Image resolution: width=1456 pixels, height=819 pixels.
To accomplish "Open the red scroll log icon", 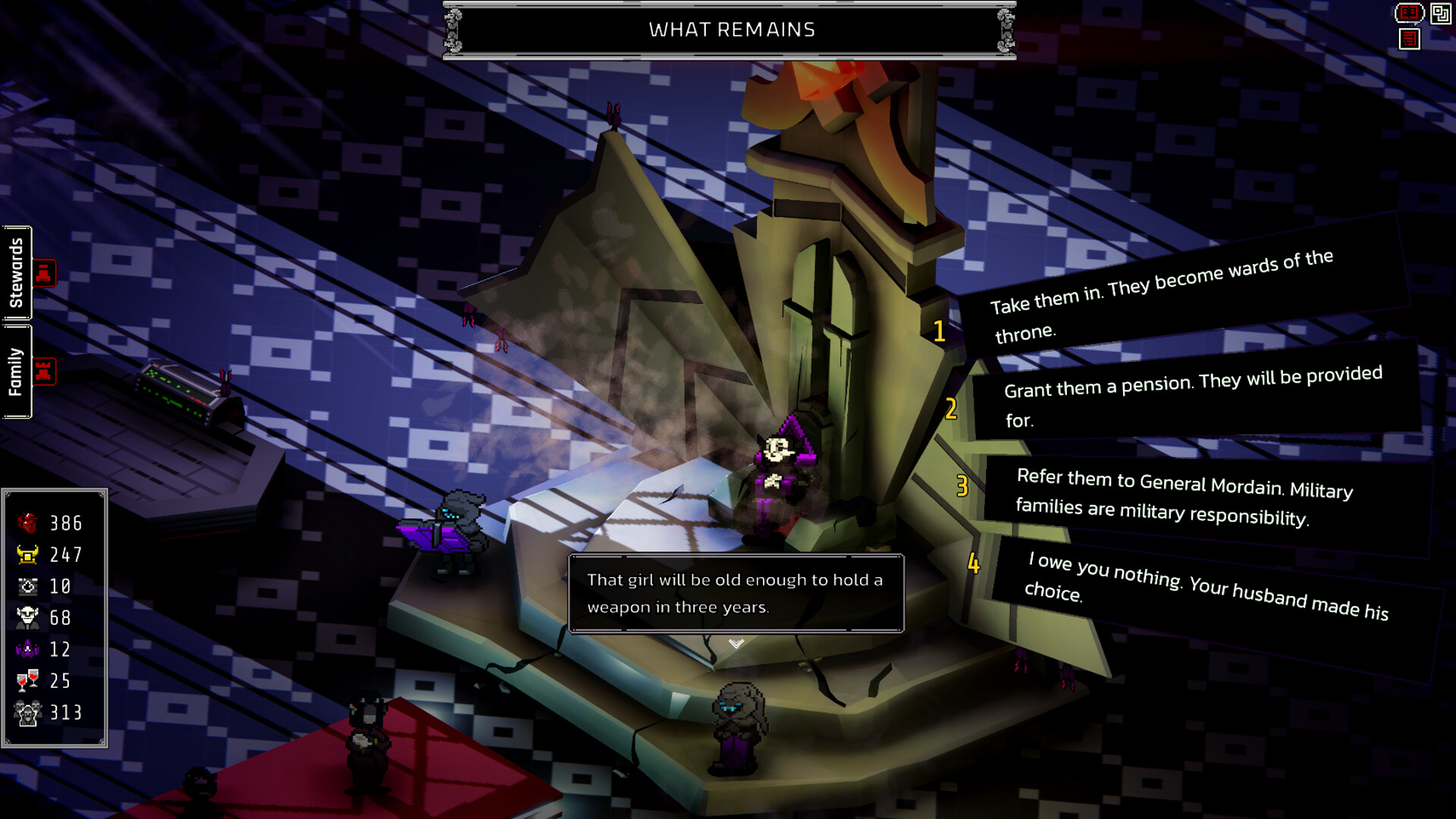I will [x=1409, y=39].
